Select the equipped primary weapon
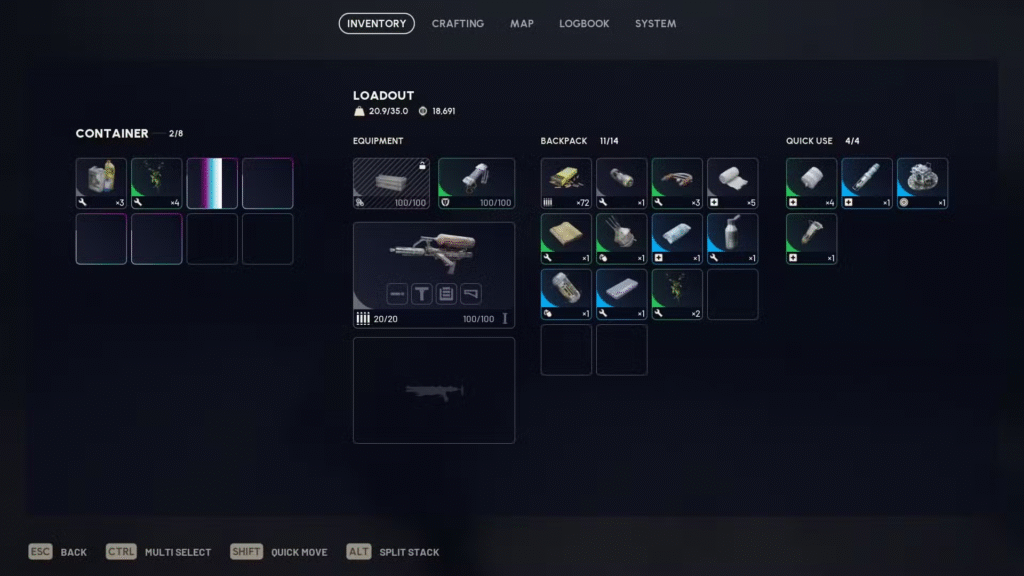This screenshot has height=576, width=1024. click(x=433, y=265)
